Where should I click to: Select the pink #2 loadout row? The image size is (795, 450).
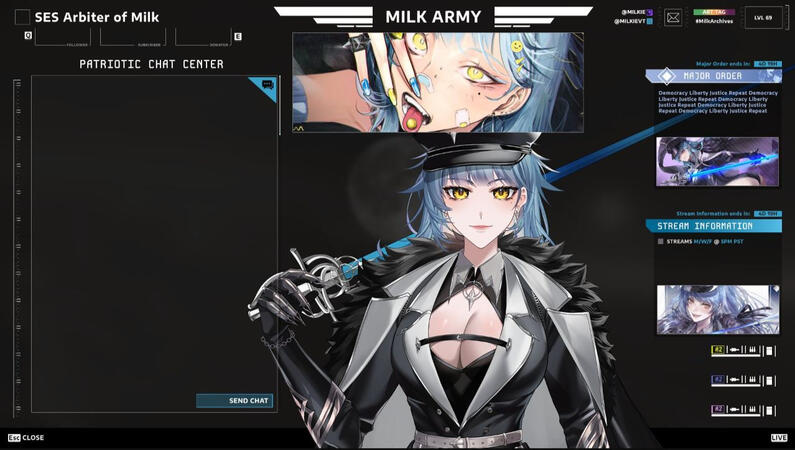[743, 410]
